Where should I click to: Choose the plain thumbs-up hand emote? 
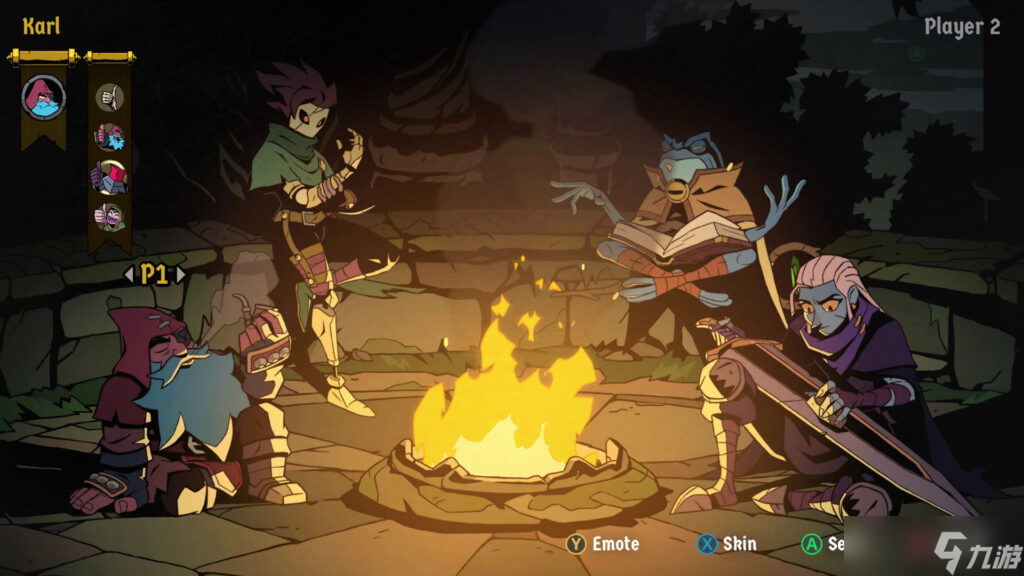(x=109, y=97)
